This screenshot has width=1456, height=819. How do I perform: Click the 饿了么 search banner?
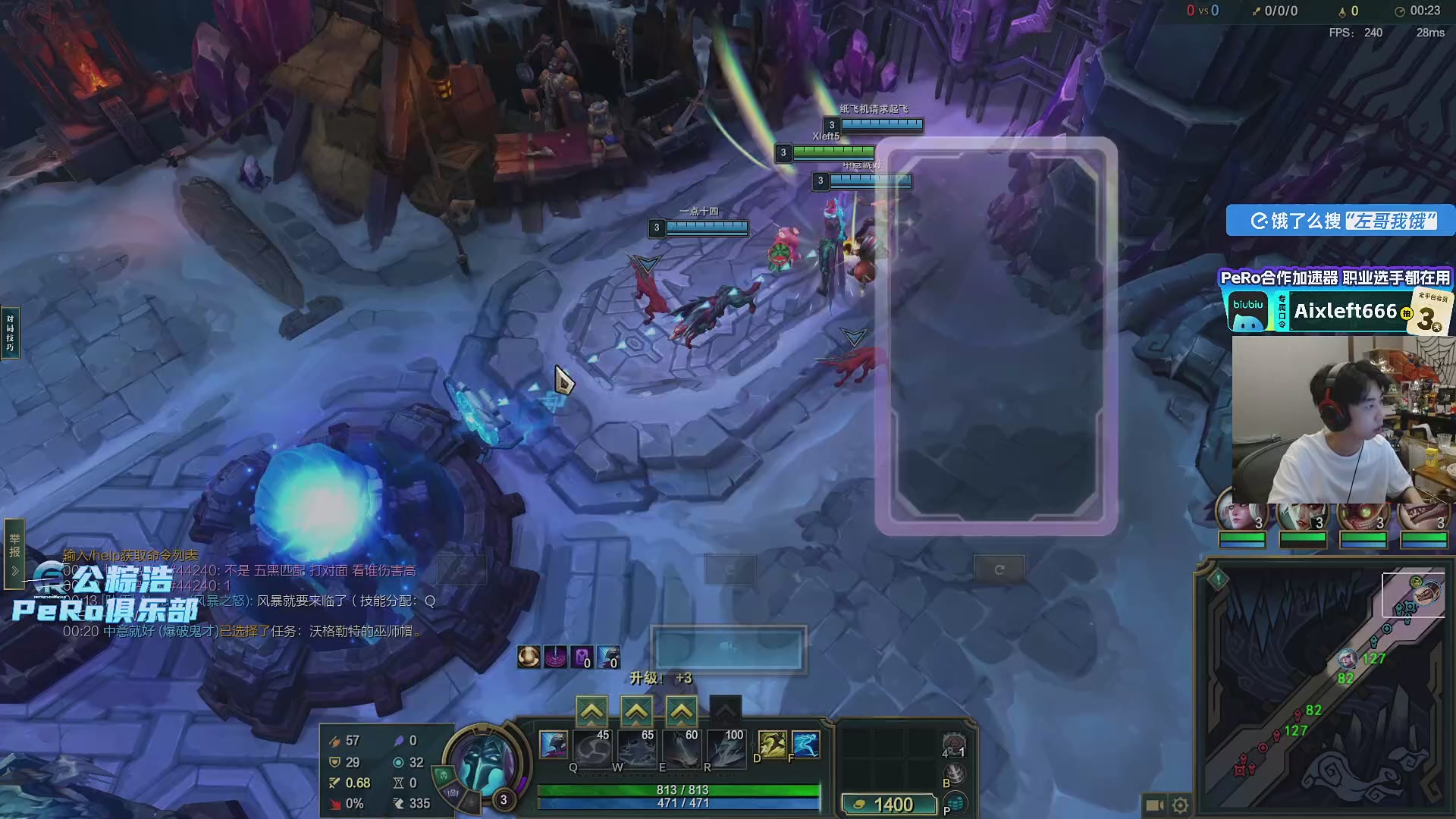[1340, 221]
